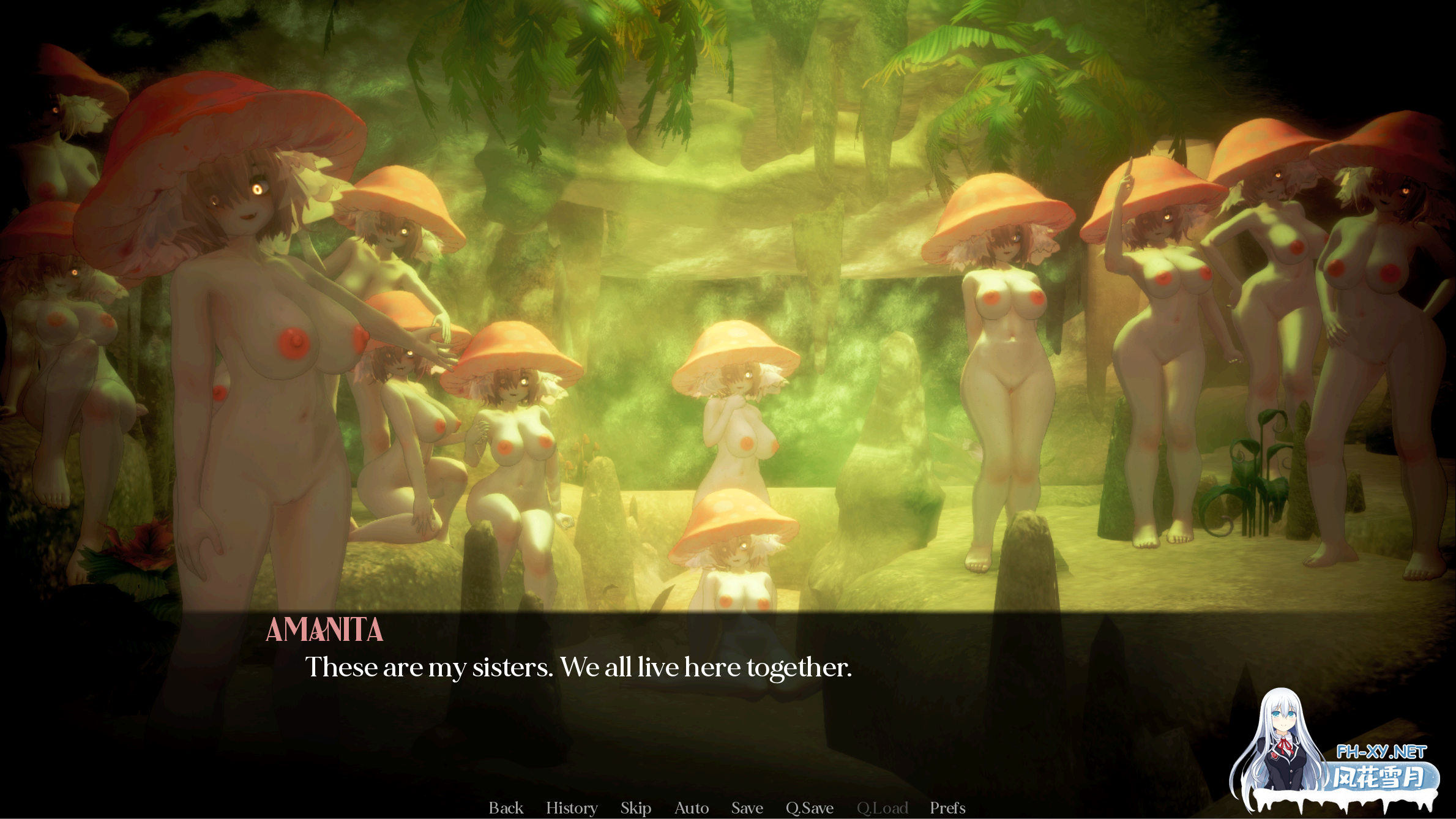This screenshot has width=1456, height=819.
Task: Open the History screen
Action: click(x=571, y=807)
